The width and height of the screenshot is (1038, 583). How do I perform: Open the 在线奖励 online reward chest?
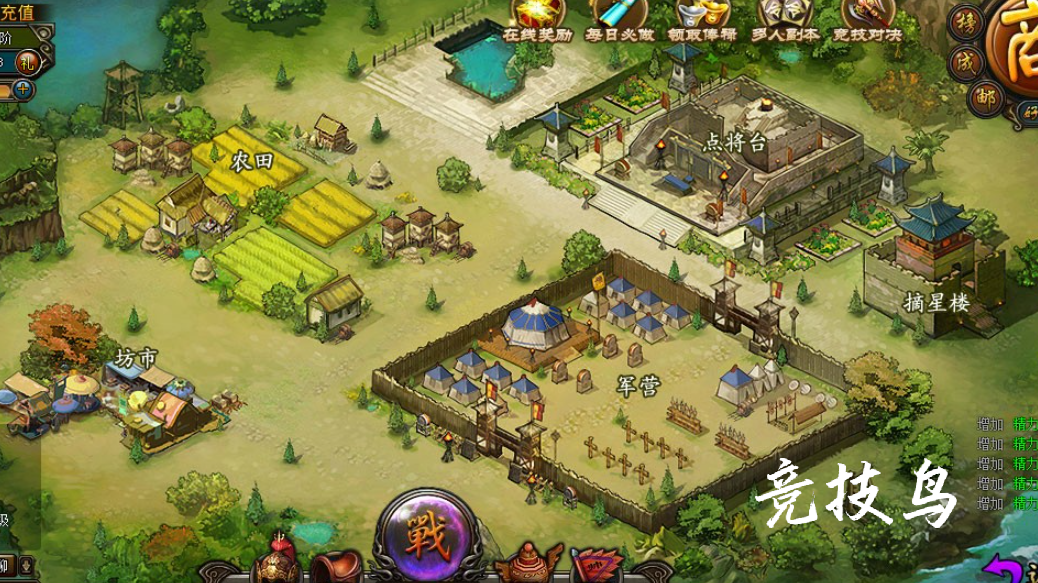(537, 15)
